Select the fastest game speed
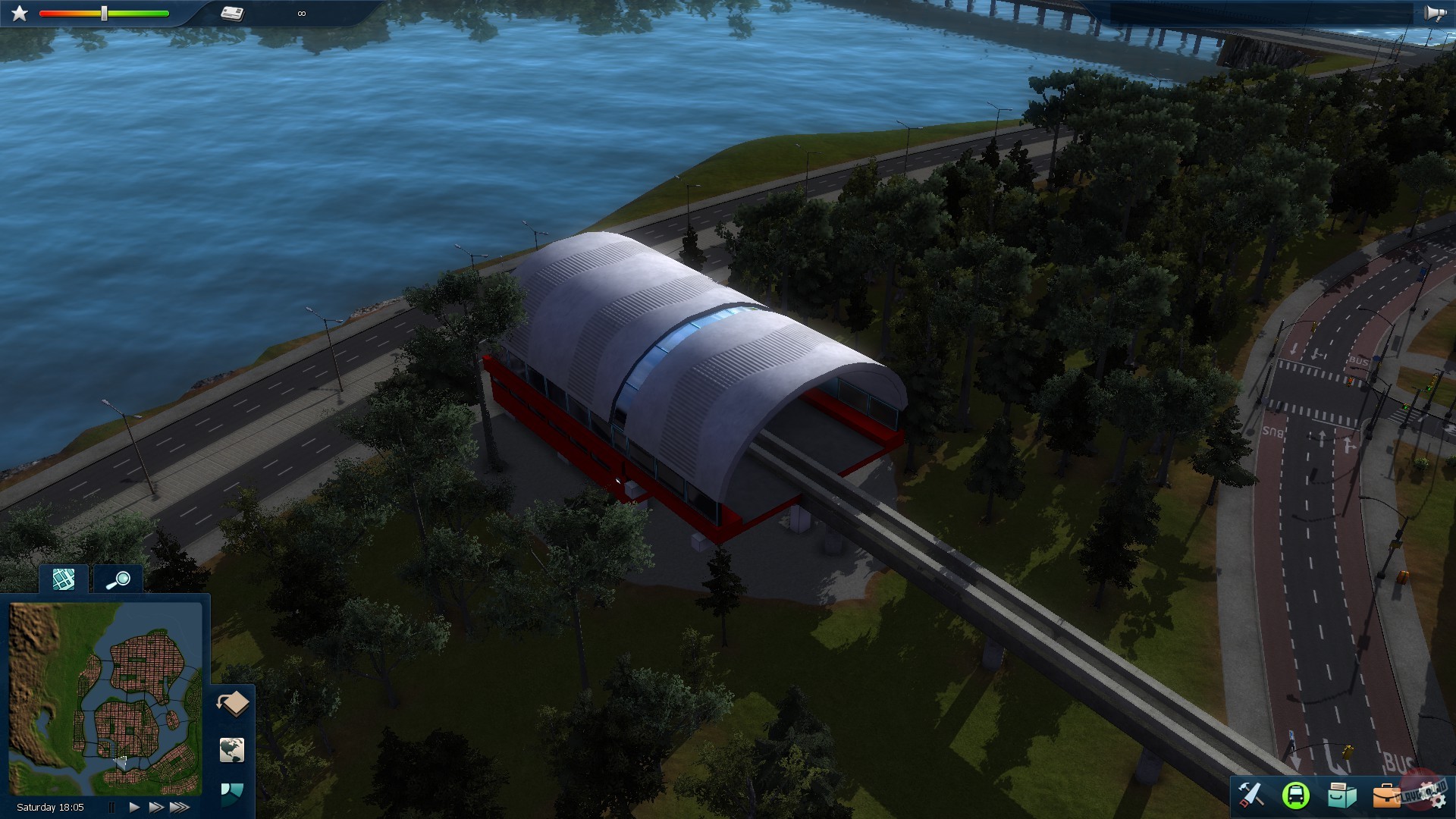Image resolution: width=1456 pixels, height=819 pixels. point(180,807)
